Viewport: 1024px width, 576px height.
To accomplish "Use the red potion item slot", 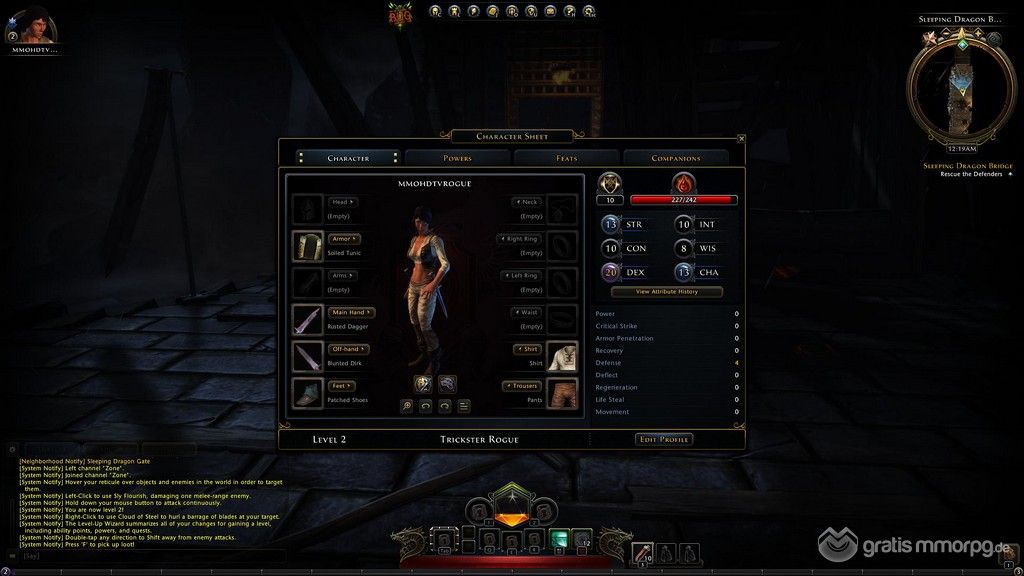I will [641, 550].
